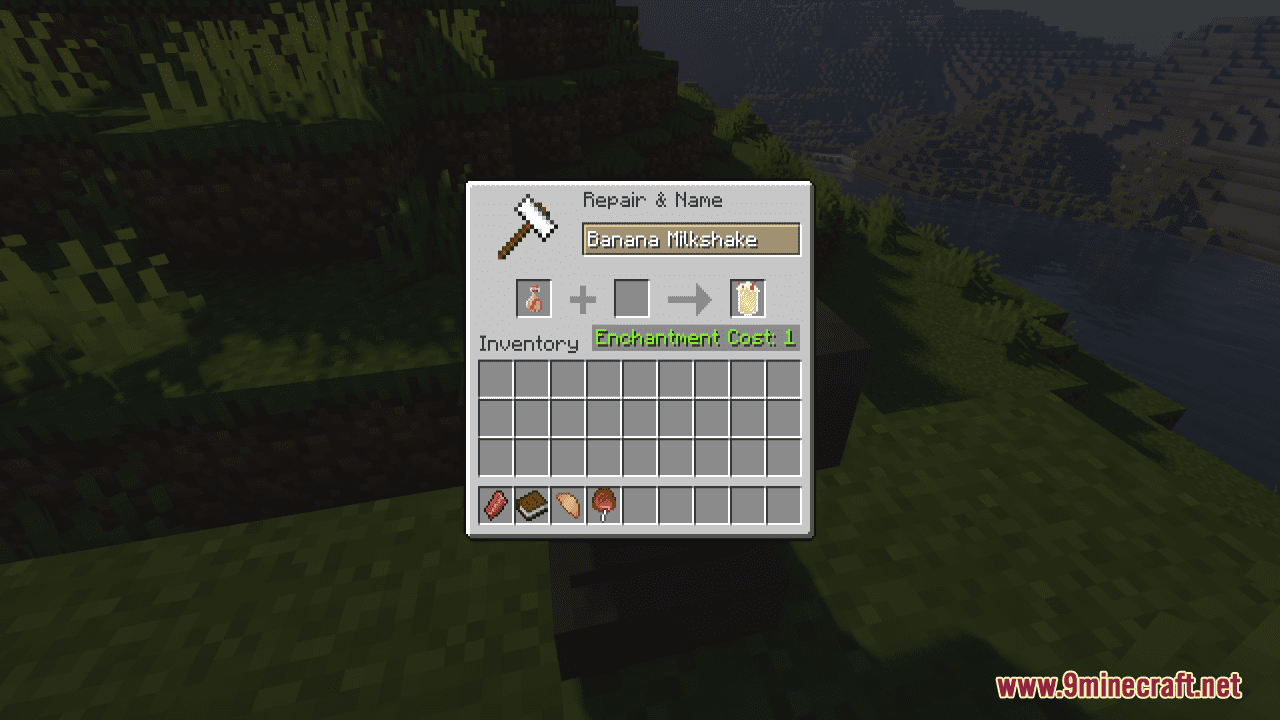Click the arrow pointing to the output slot
The height and width of the screenshot is (720, 1280).
coord(688,298)
